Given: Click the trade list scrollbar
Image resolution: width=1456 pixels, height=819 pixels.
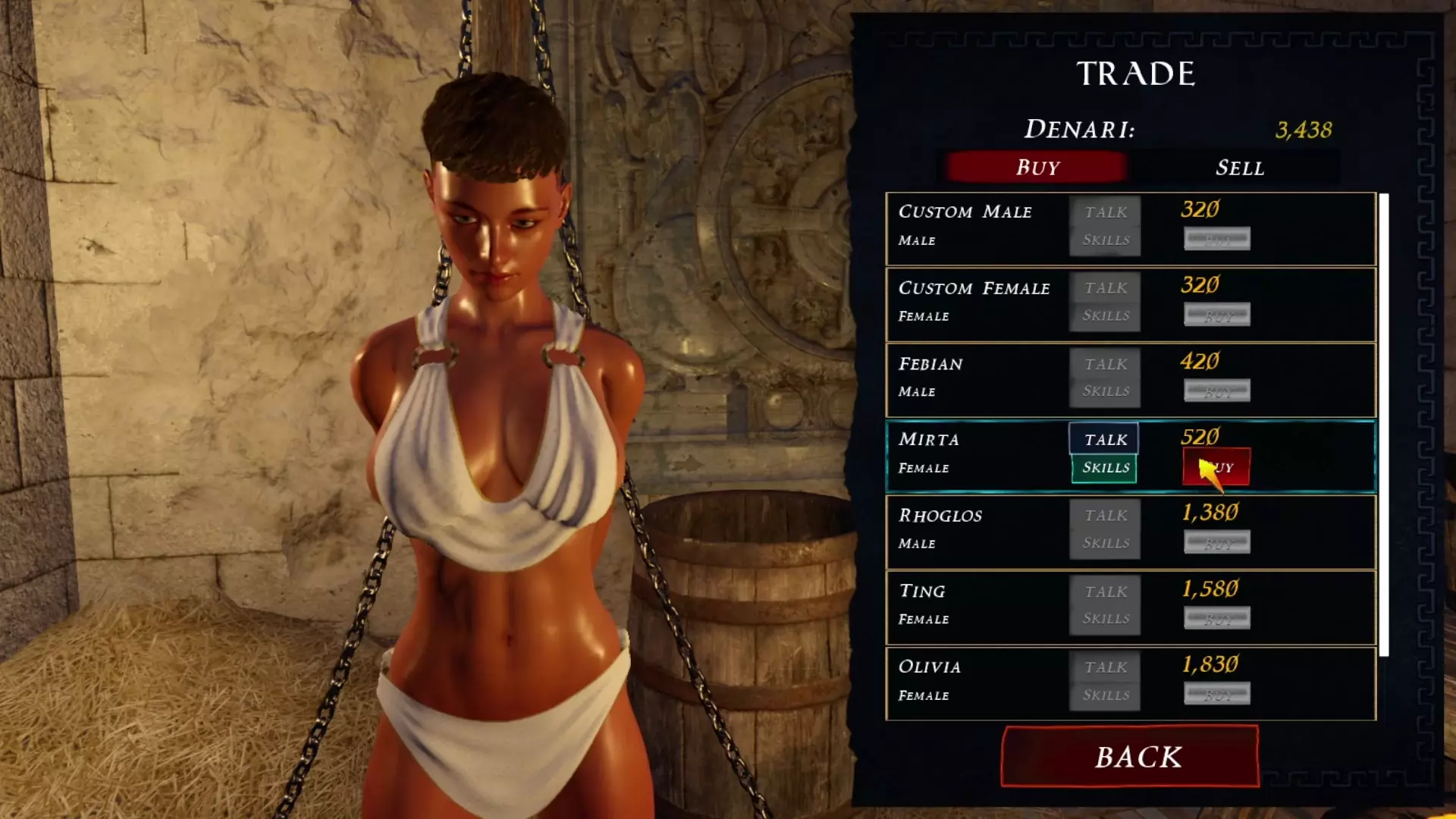Looking at the screenshot, I should (x=1384, y=425).
